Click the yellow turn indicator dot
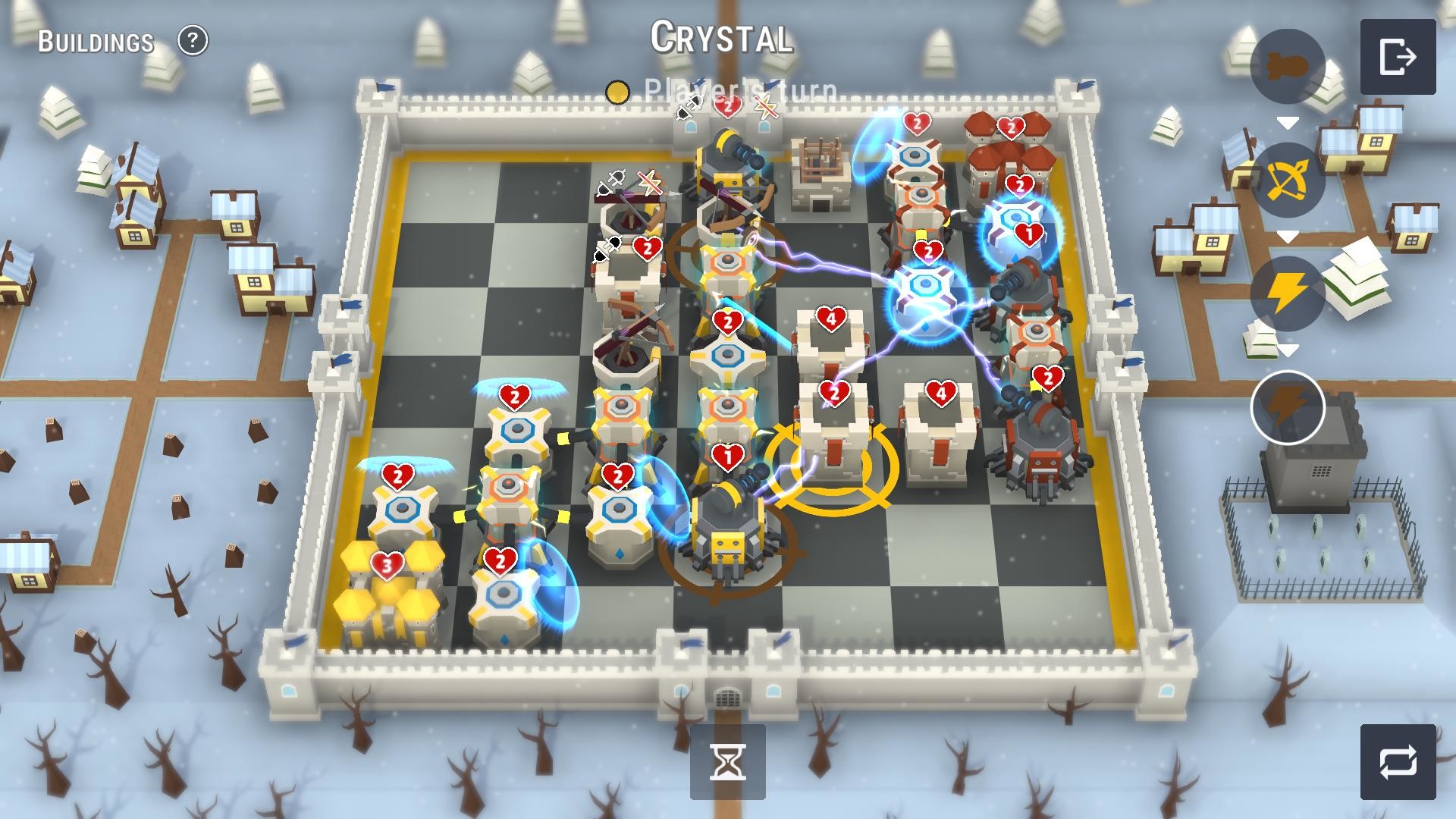 [x=618, y=93]
